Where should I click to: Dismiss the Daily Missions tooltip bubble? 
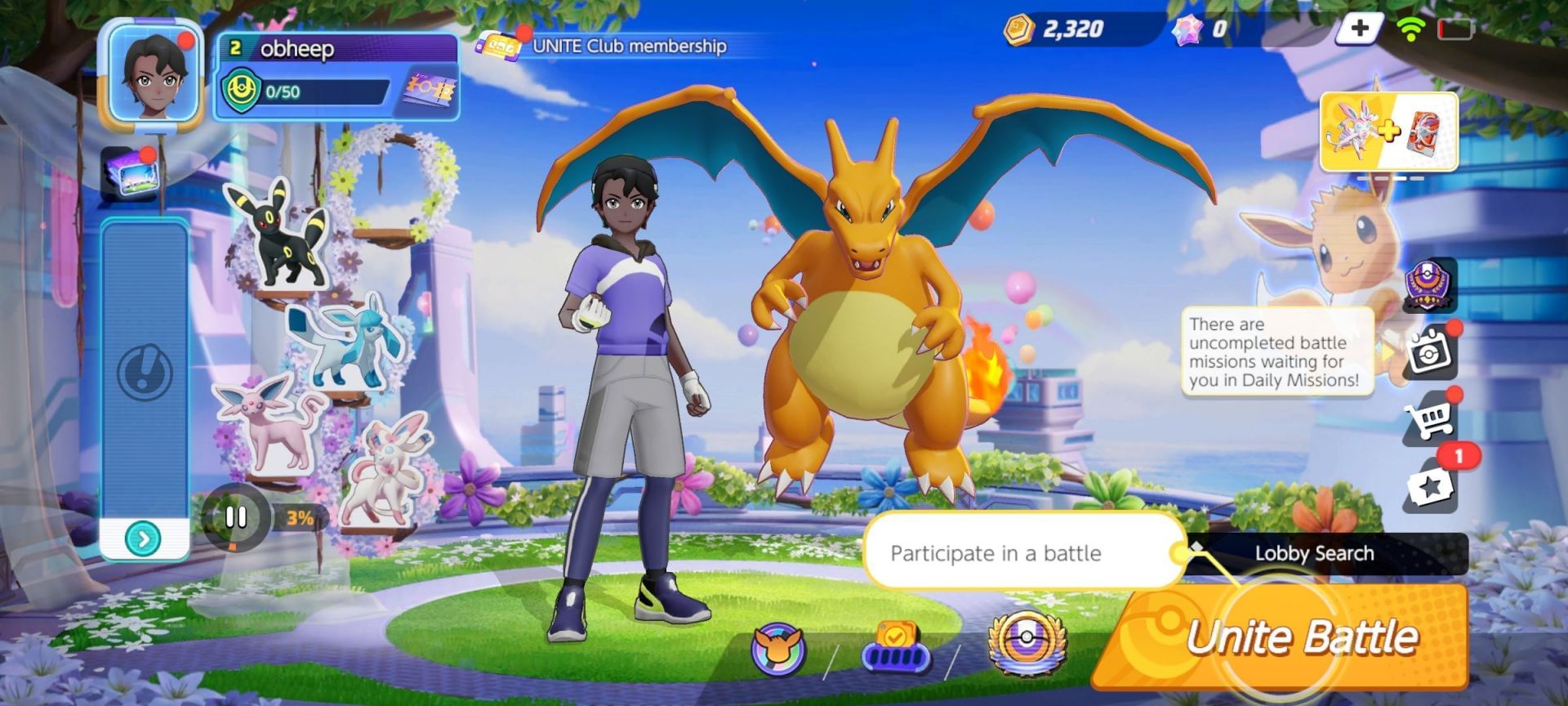coord(1276,351)
